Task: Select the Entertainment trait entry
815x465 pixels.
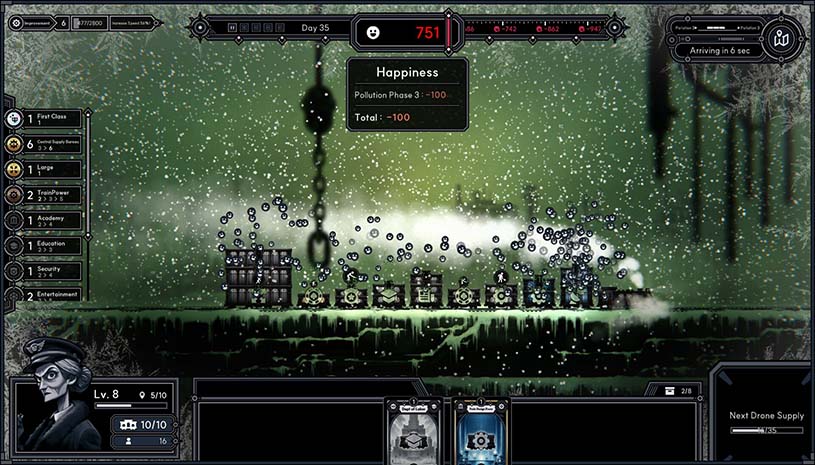Action: (45, 295)
